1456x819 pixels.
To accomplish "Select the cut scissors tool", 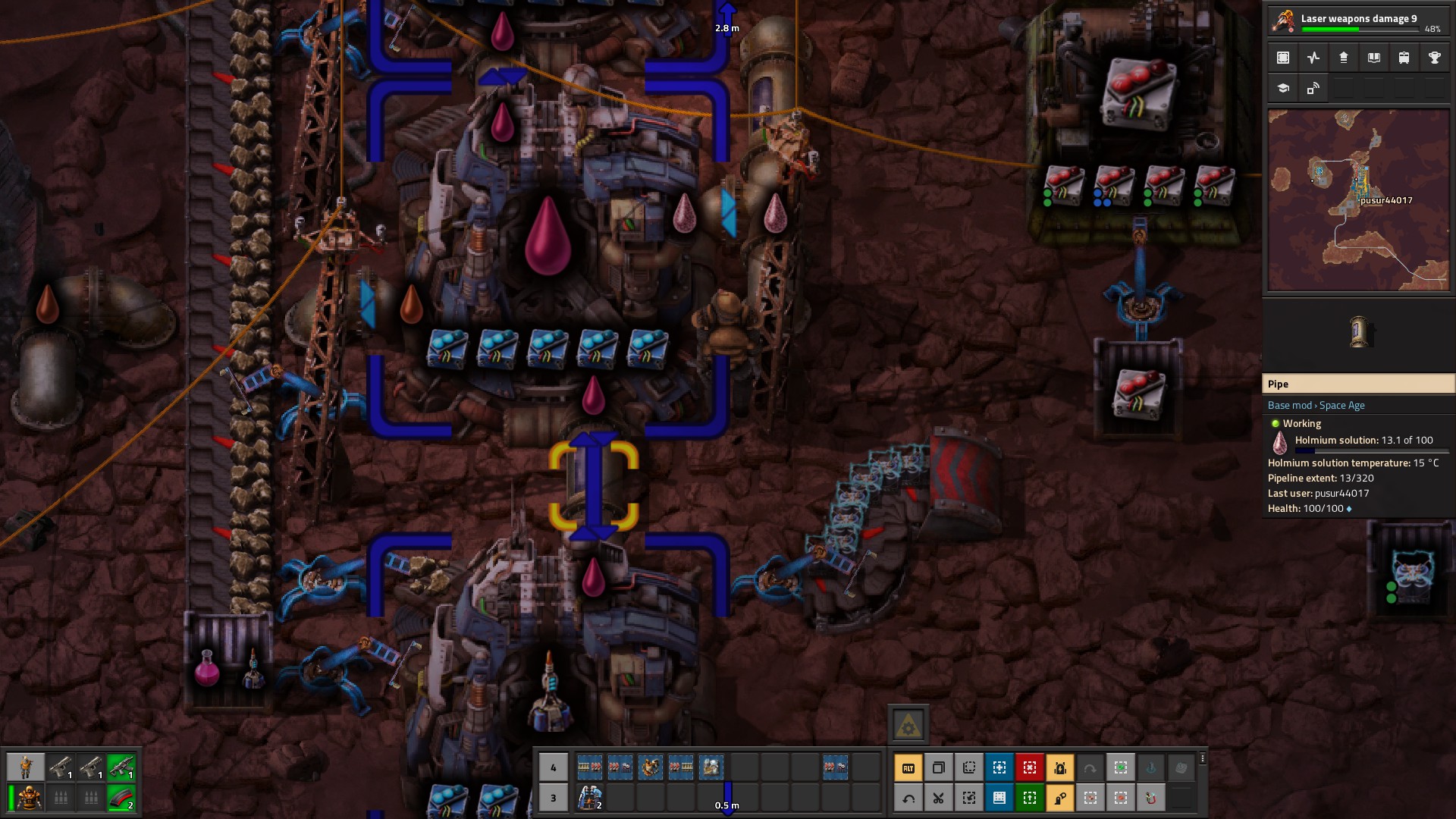I will click(x=939, y=798).
